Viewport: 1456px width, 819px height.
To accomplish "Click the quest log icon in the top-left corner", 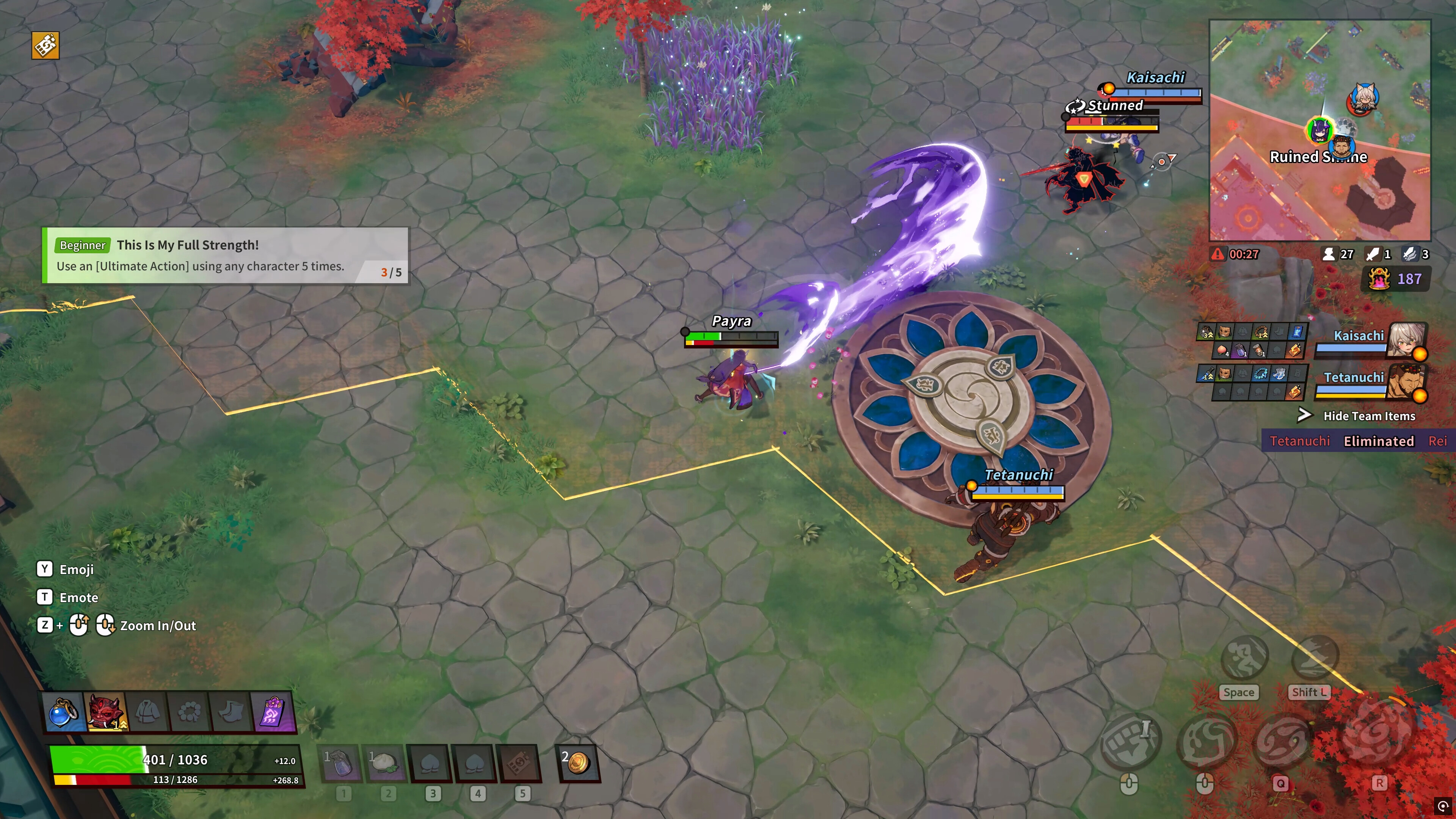I will [x=45, y=45].
